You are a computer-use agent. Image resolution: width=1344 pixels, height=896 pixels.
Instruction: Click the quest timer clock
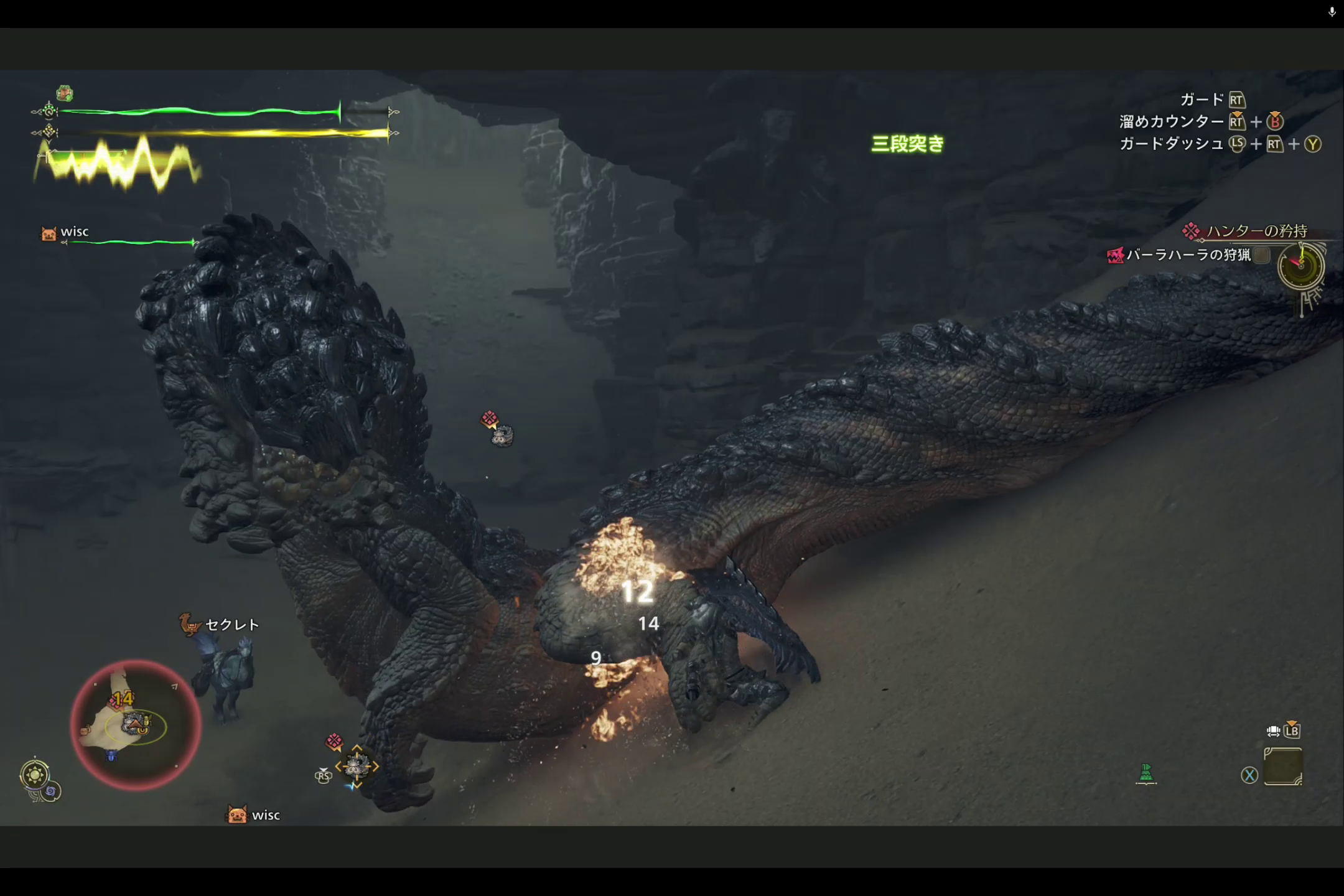(x=1300, y=266)
